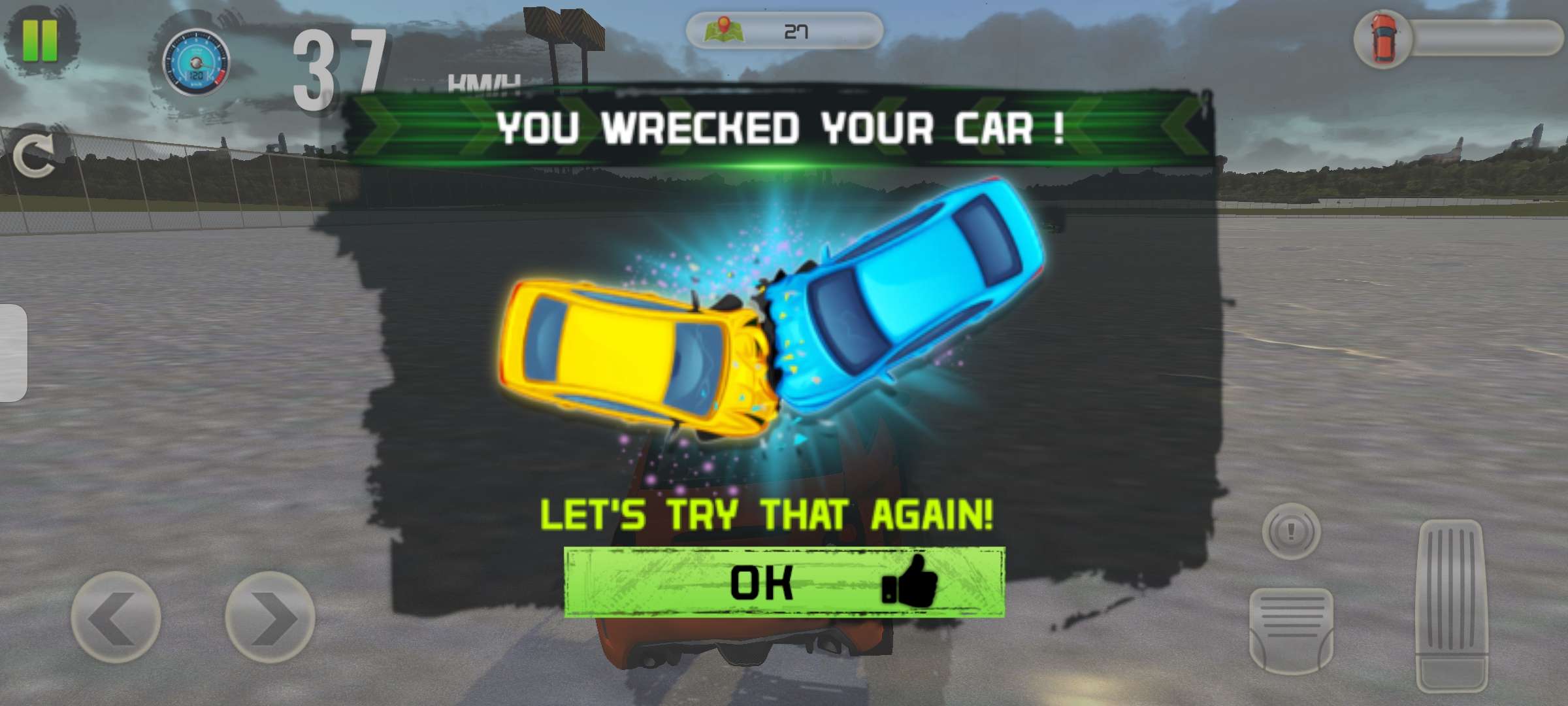Pause the game with the green button
1568x706 pixels.
(40, 41)
